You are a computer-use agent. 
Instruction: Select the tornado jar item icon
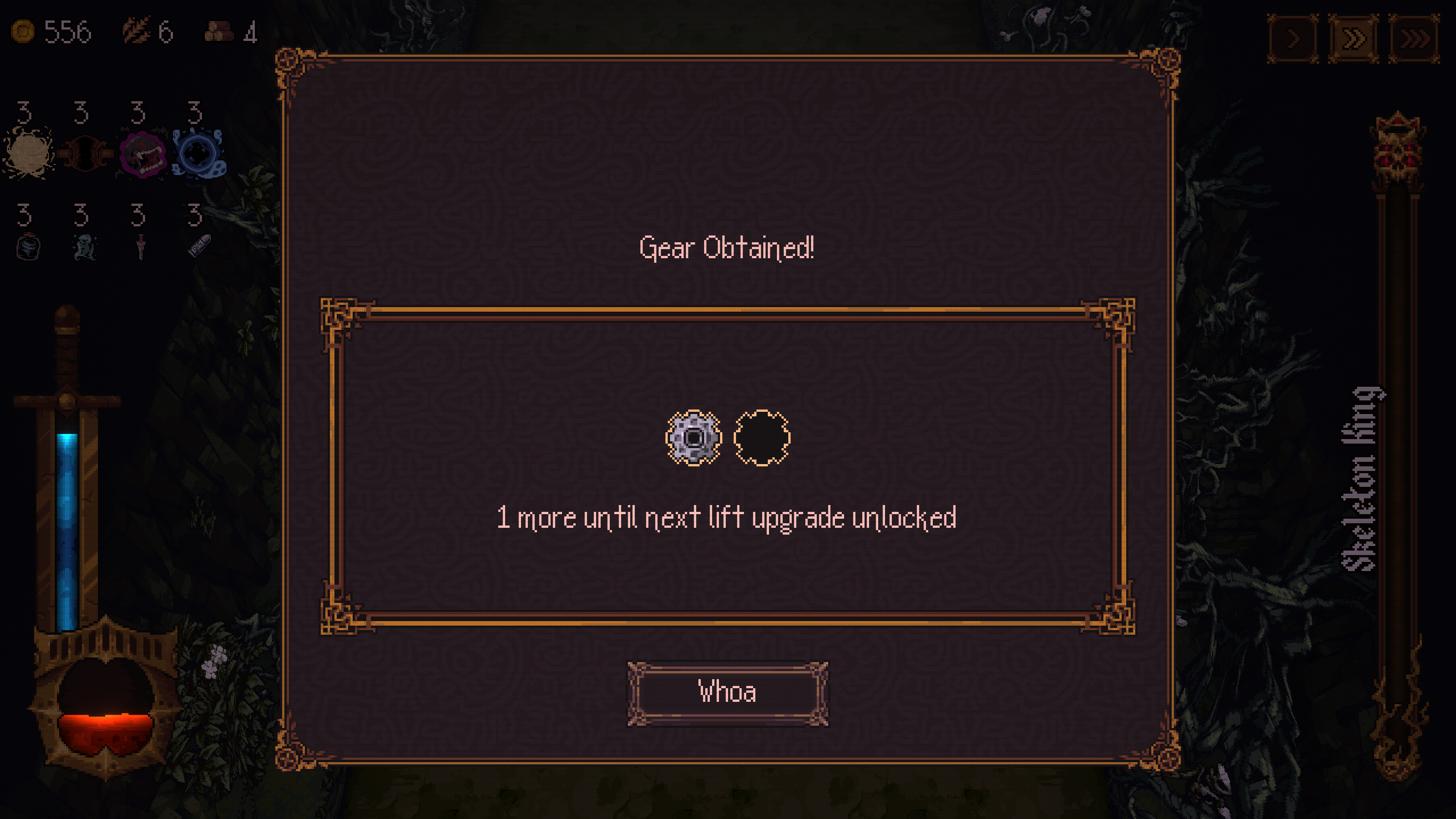[27, 246]
